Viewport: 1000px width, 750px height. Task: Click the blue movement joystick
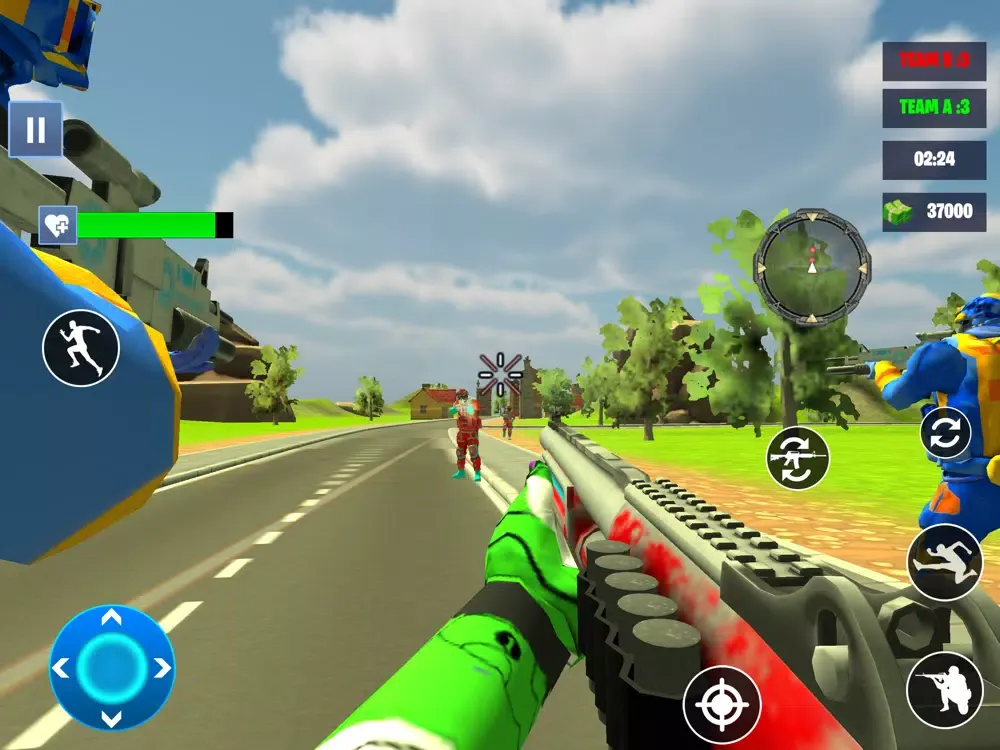point(112,666)
